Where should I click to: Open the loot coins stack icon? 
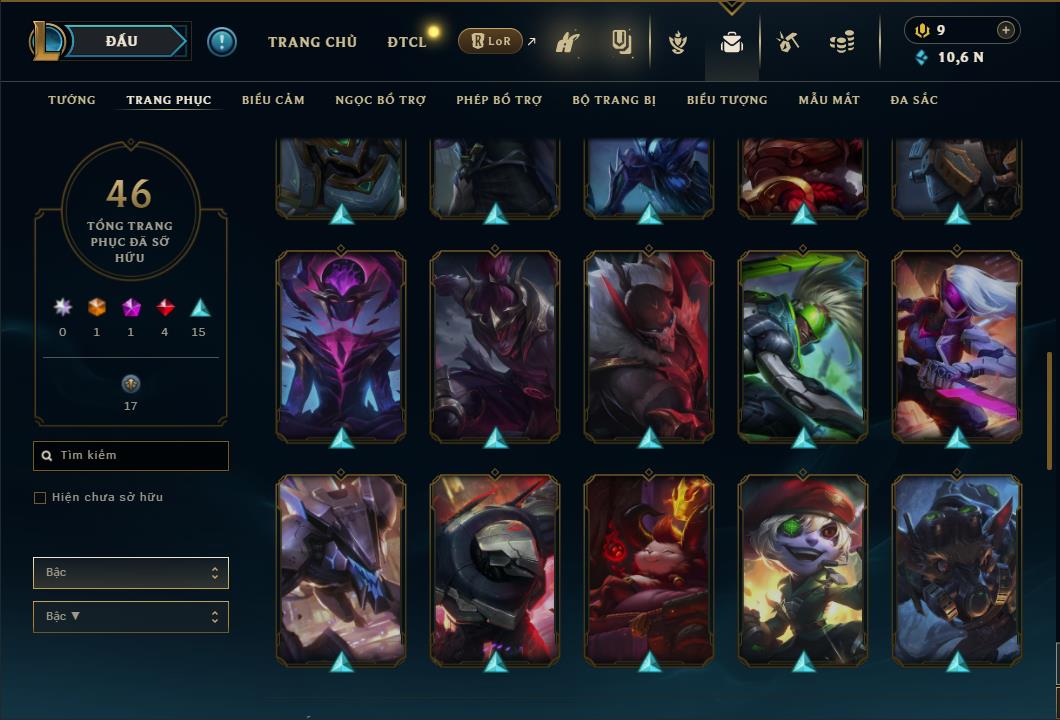(842, 43)
